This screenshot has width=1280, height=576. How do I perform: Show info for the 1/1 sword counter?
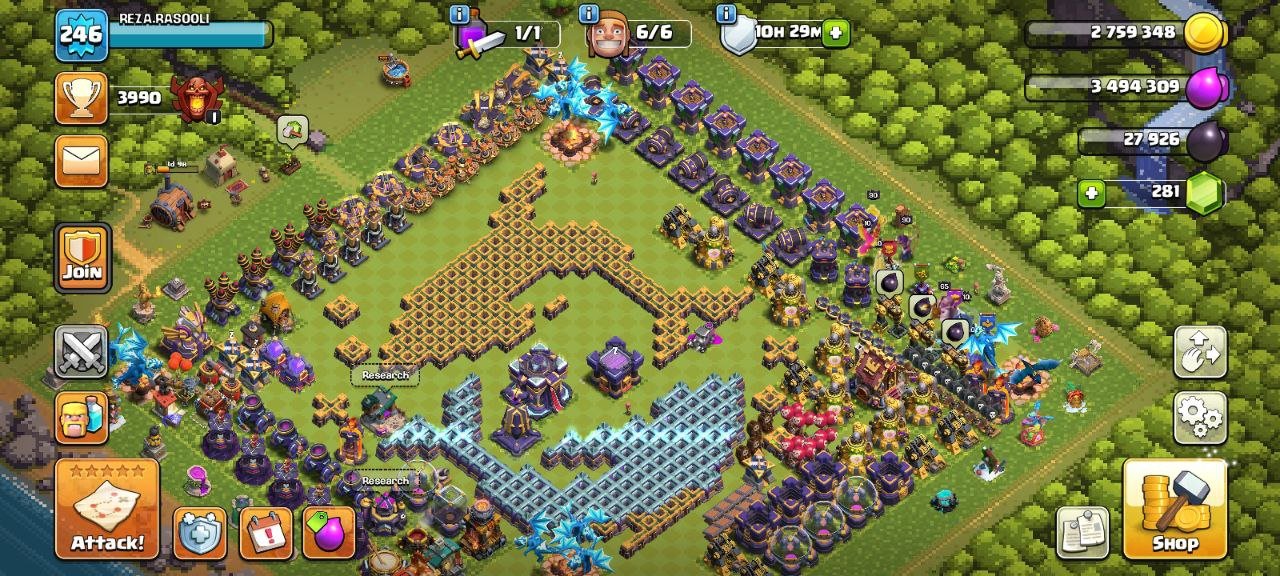460,14
